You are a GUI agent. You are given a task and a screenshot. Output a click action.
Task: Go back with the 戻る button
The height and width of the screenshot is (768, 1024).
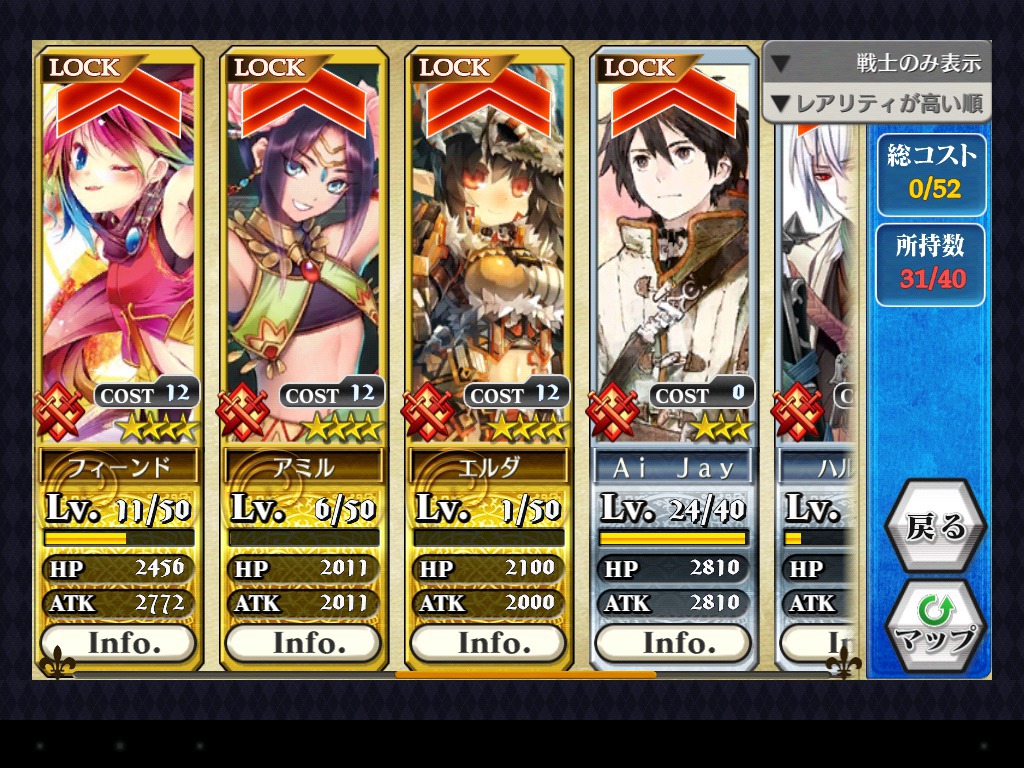[935, 527]
